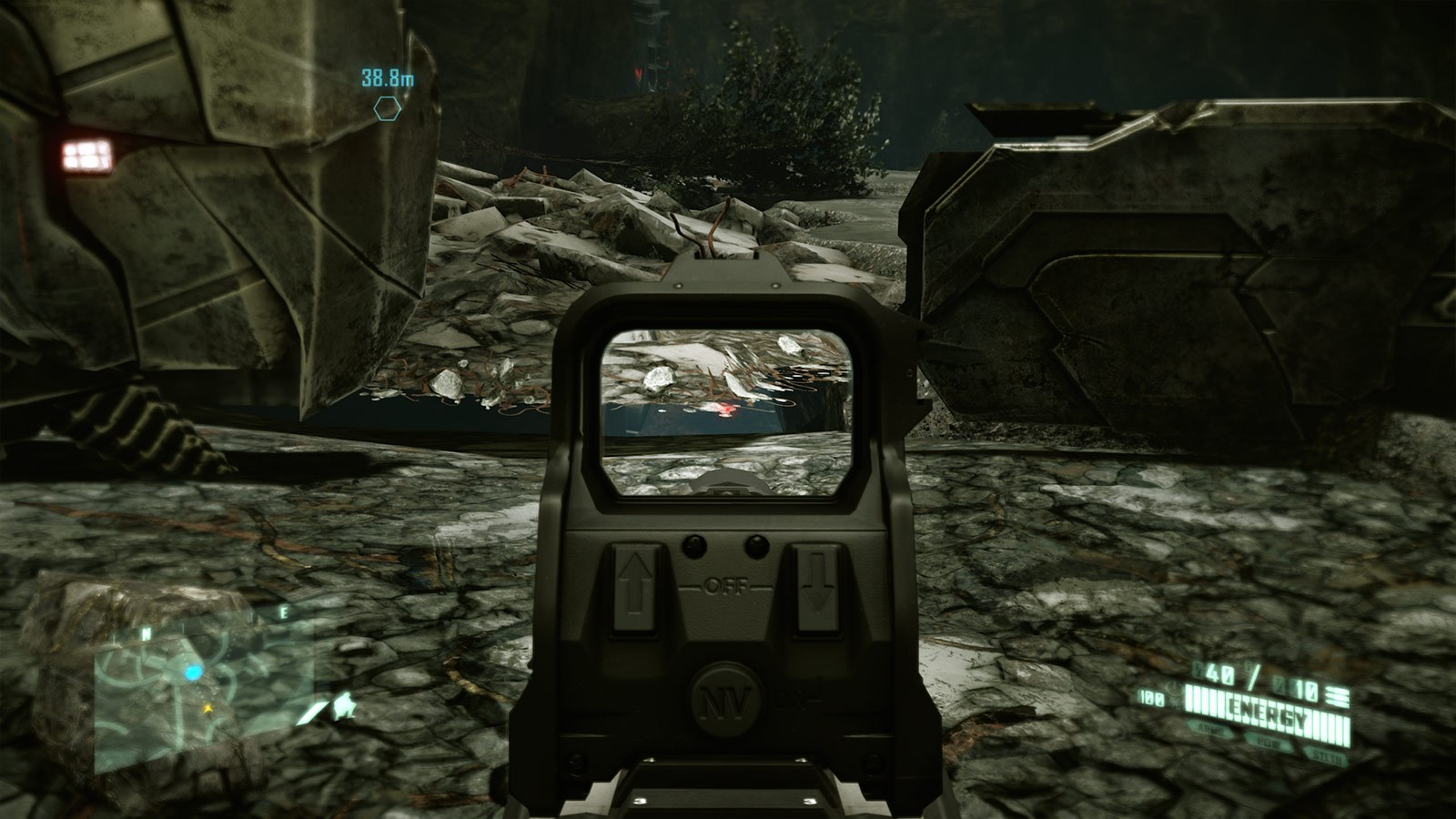Click the ENERGY label on the suit bar
The height and width of the screenshot is (819, 1456).
click(x=1270, y=710)
